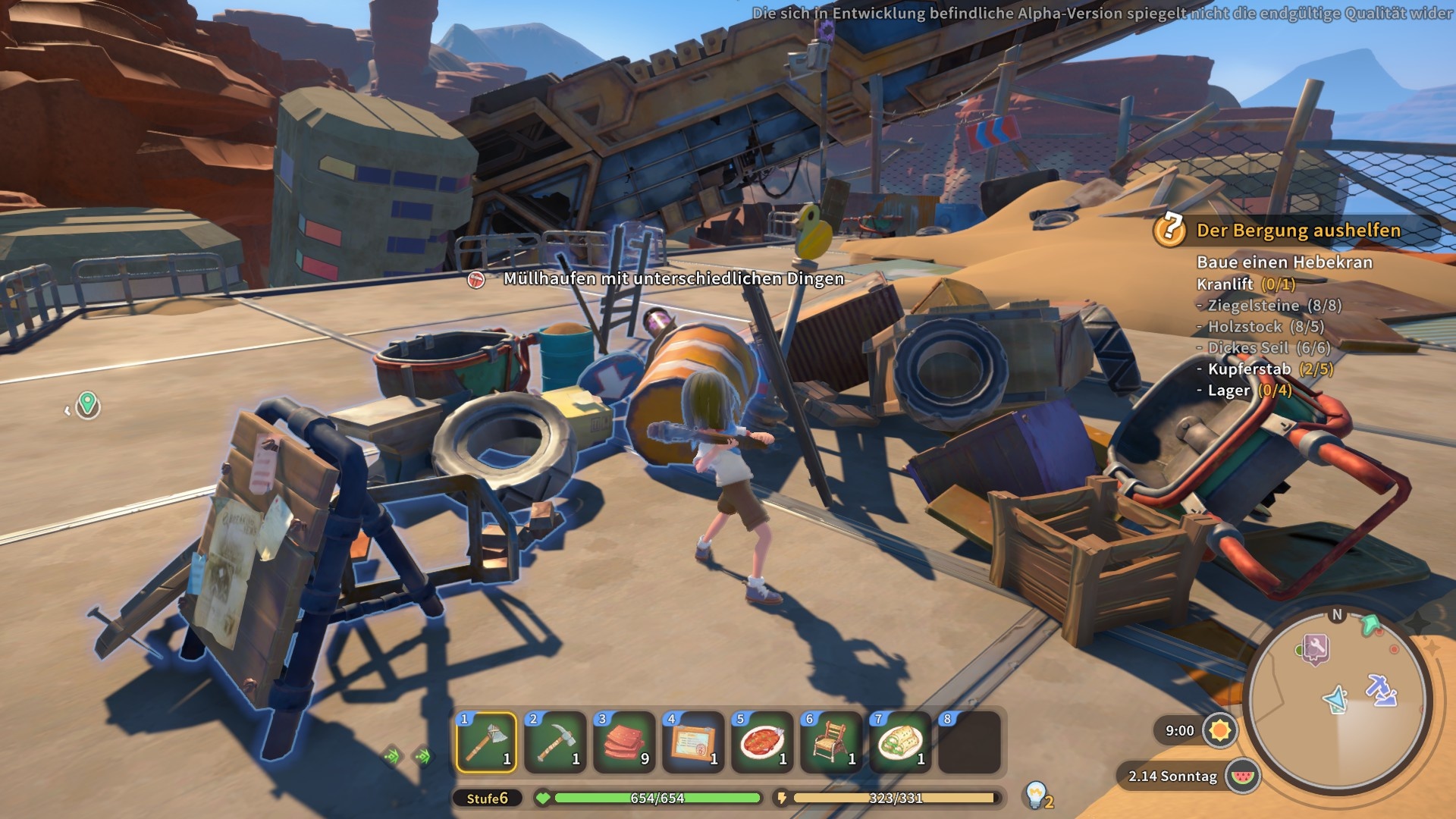Click the sun weather icon by the clock

[1219, 730]
